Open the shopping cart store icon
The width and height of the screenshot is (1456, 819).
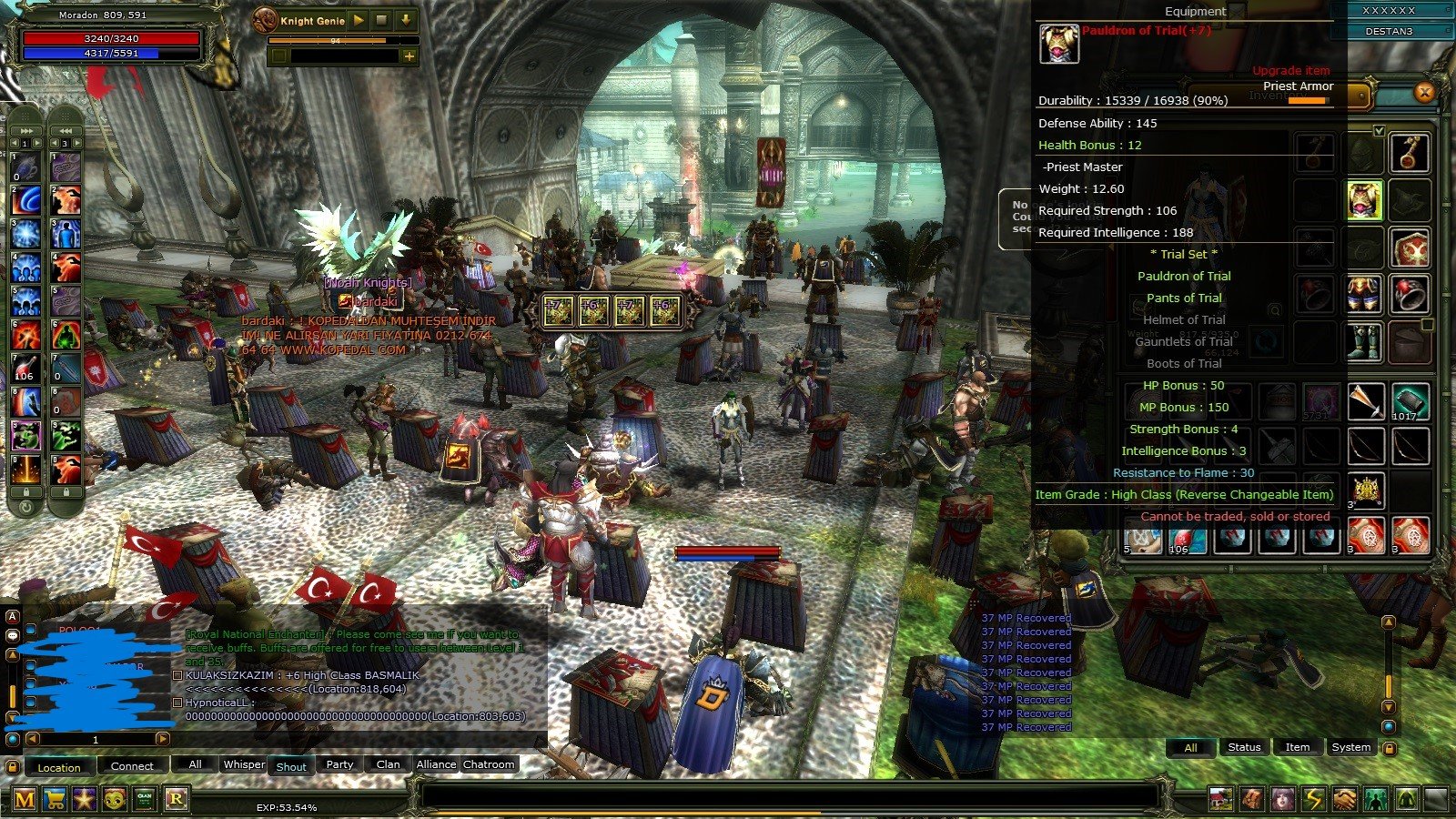pos(55,800)
